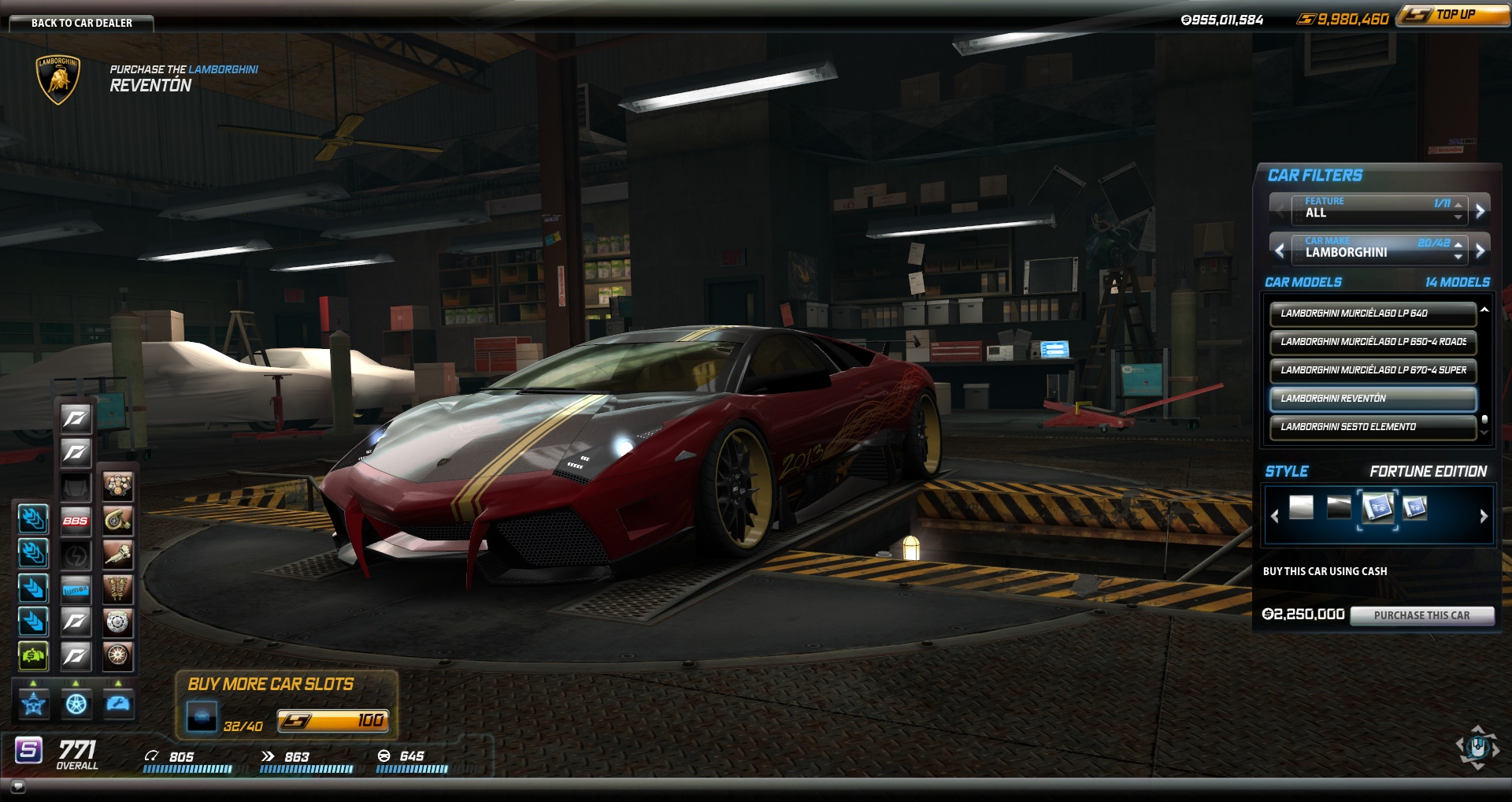This screenshot has height=802, width=1512.
Task: Choose the black style thumbnail
Action: pos(1339,507)
